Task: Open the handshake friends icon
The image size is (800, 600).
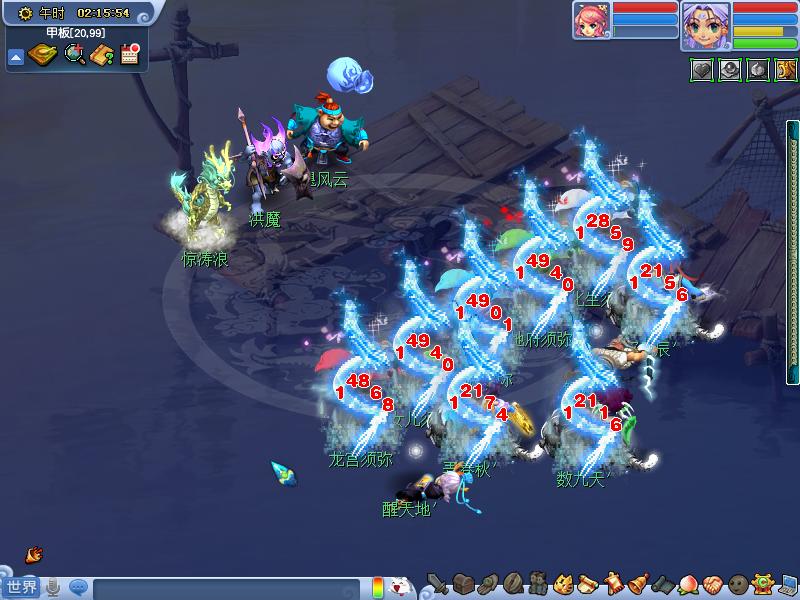Action: click(712, 584)
